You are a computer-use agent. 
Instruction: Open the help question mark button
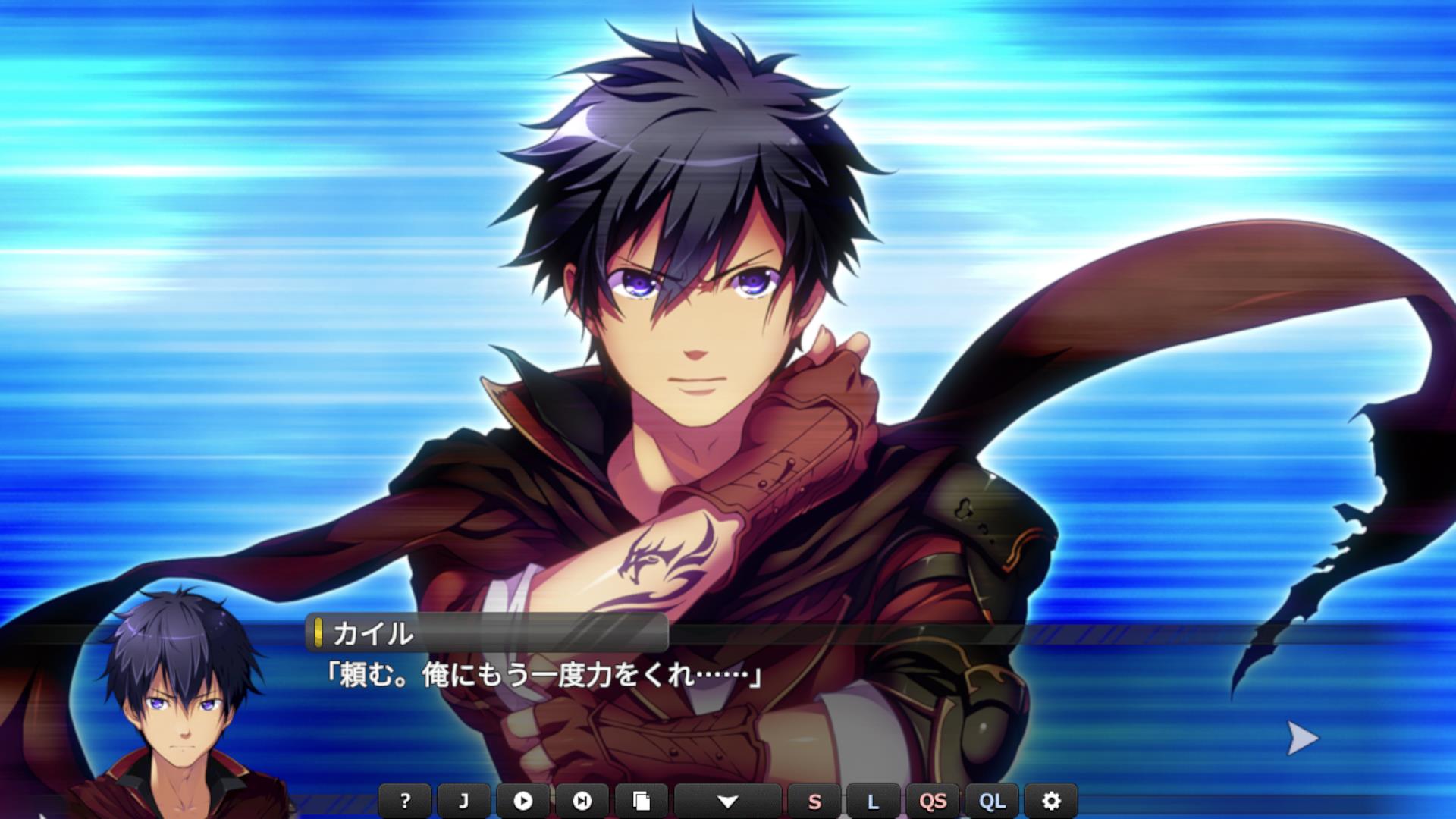tap(405, 801)
